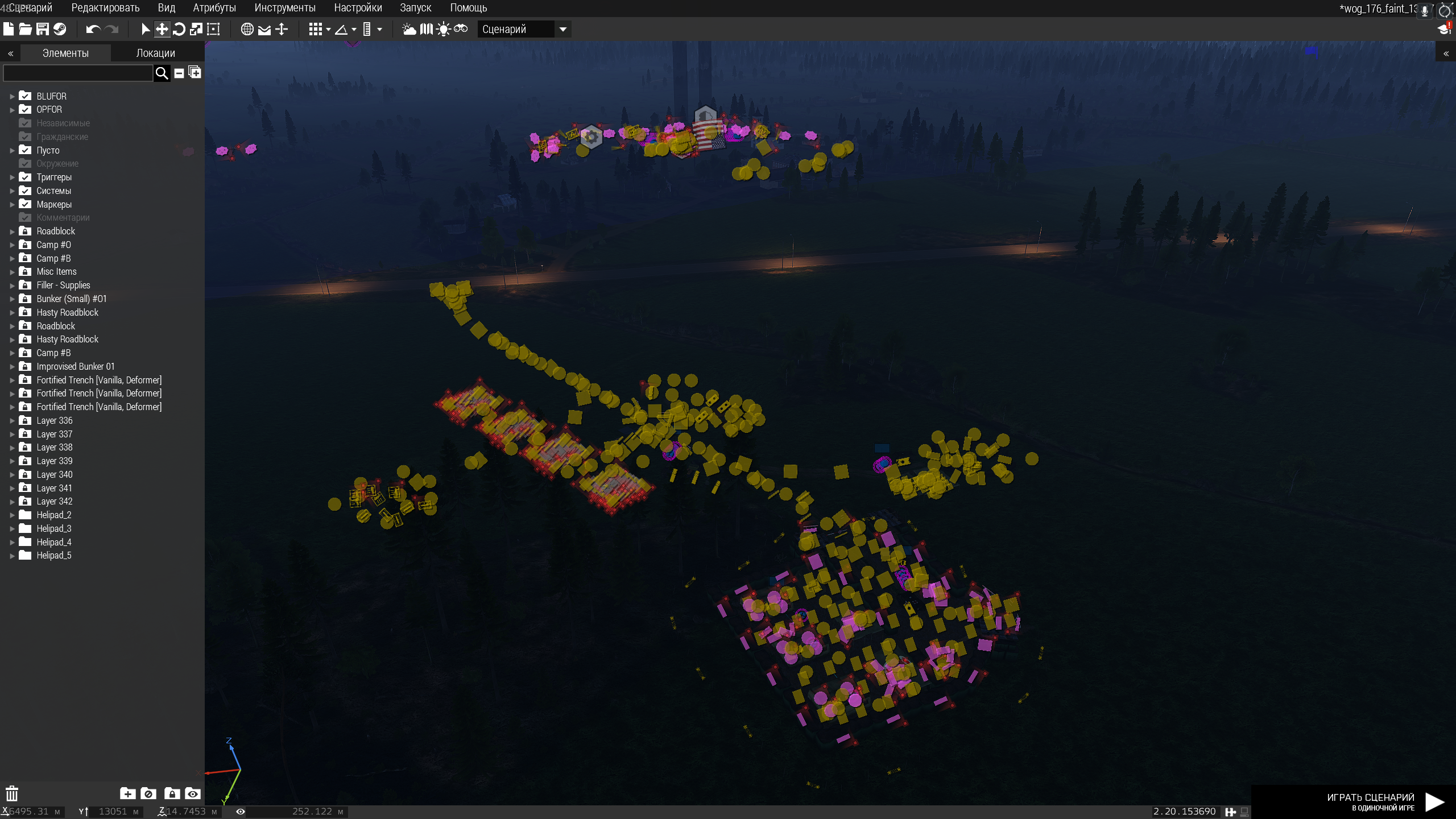1456x819 pixels.
Task: Toggle the BLUFOR visibility checkbox
Action: coord(25,96)
